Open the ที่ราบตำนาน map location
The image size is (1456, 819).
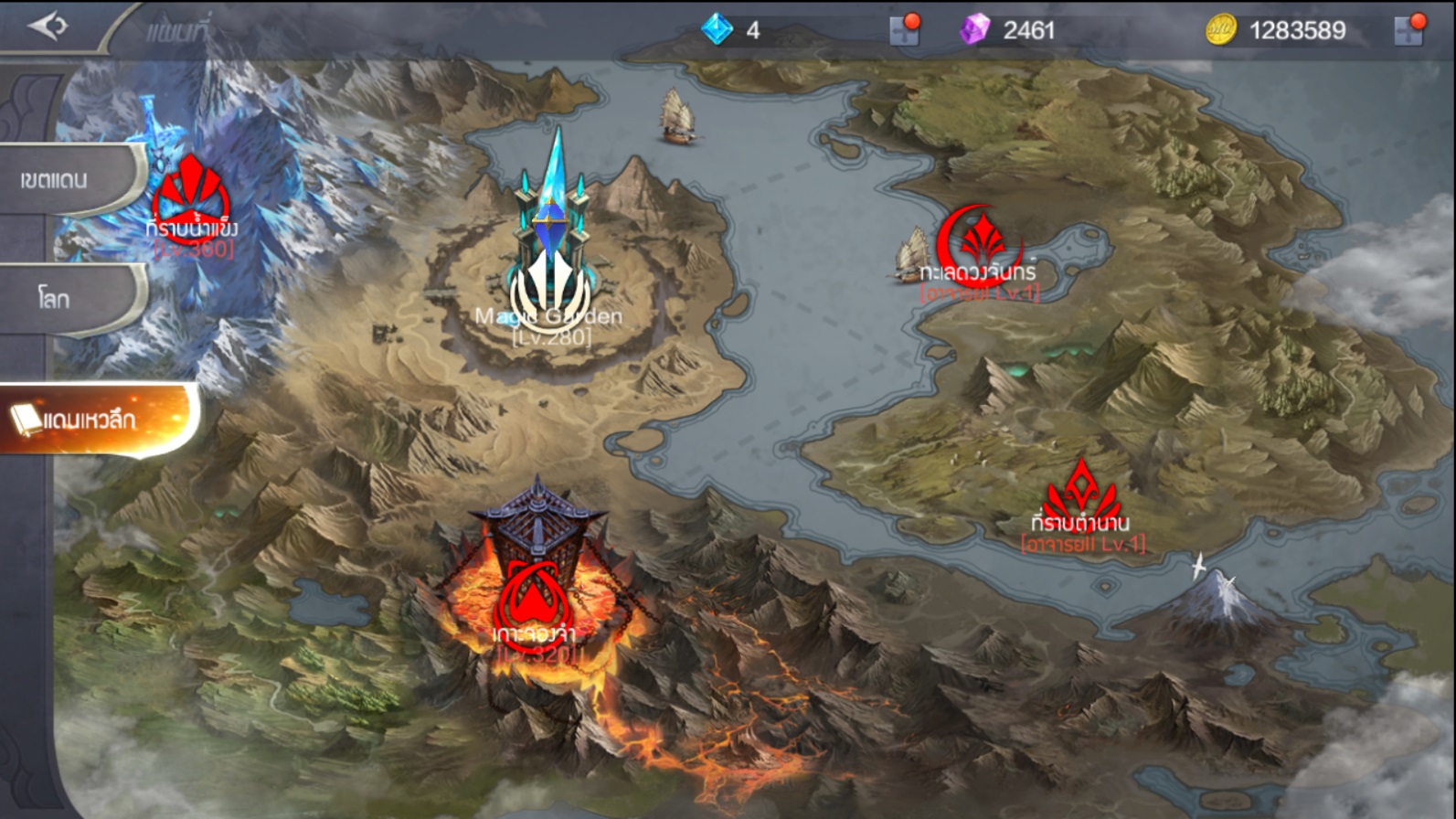(x=1081, y=498)
